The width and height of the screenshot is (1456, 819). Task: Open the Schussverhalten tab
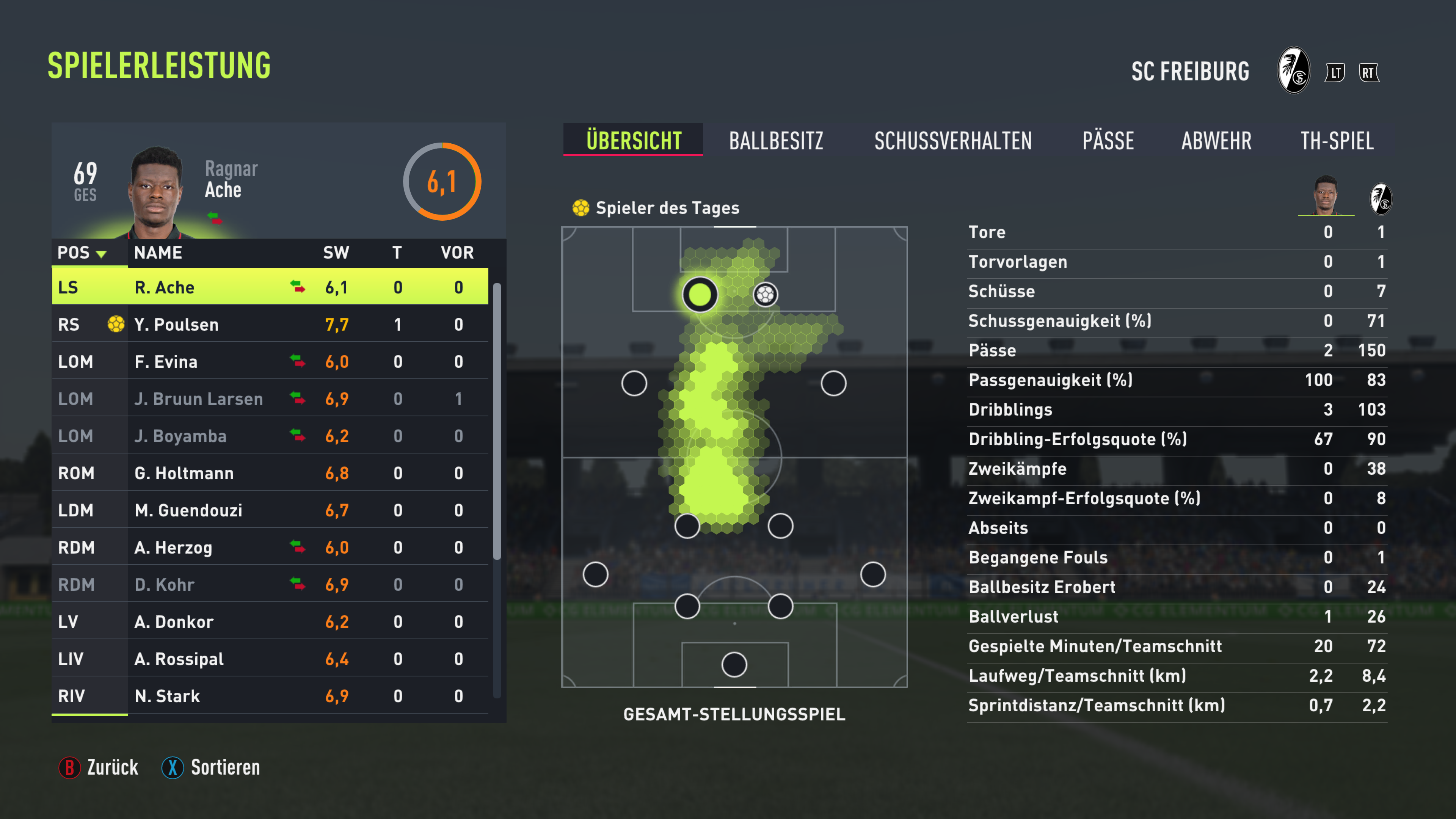pos(952,141)
